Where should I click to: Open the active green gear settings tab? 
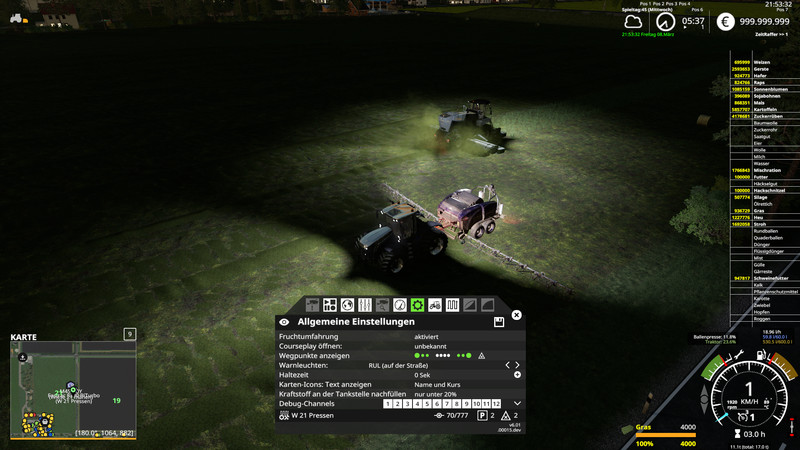(x=417, y=304)
